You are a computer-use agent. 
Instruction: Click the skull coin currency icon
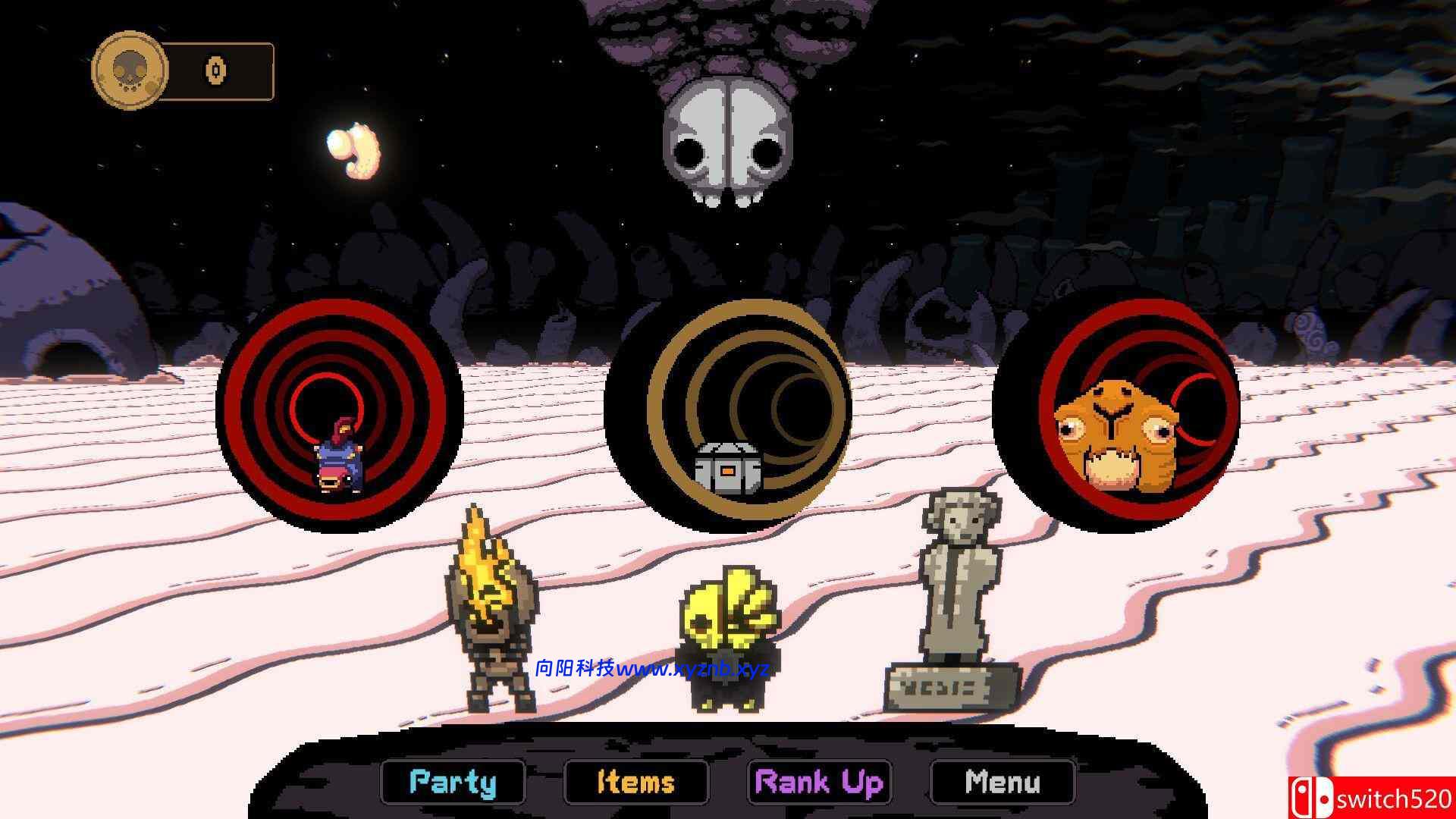click(129, 70)
